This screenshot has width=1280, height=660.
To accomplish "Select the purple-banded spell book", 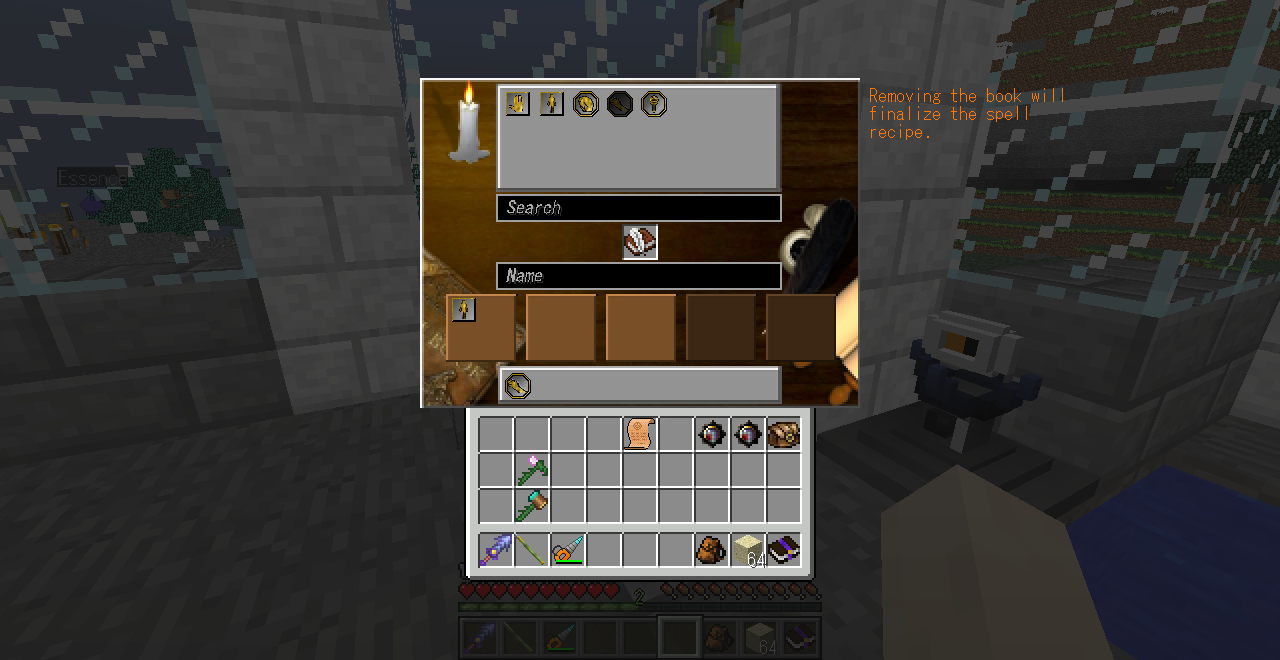I will (x=783, y=550).
